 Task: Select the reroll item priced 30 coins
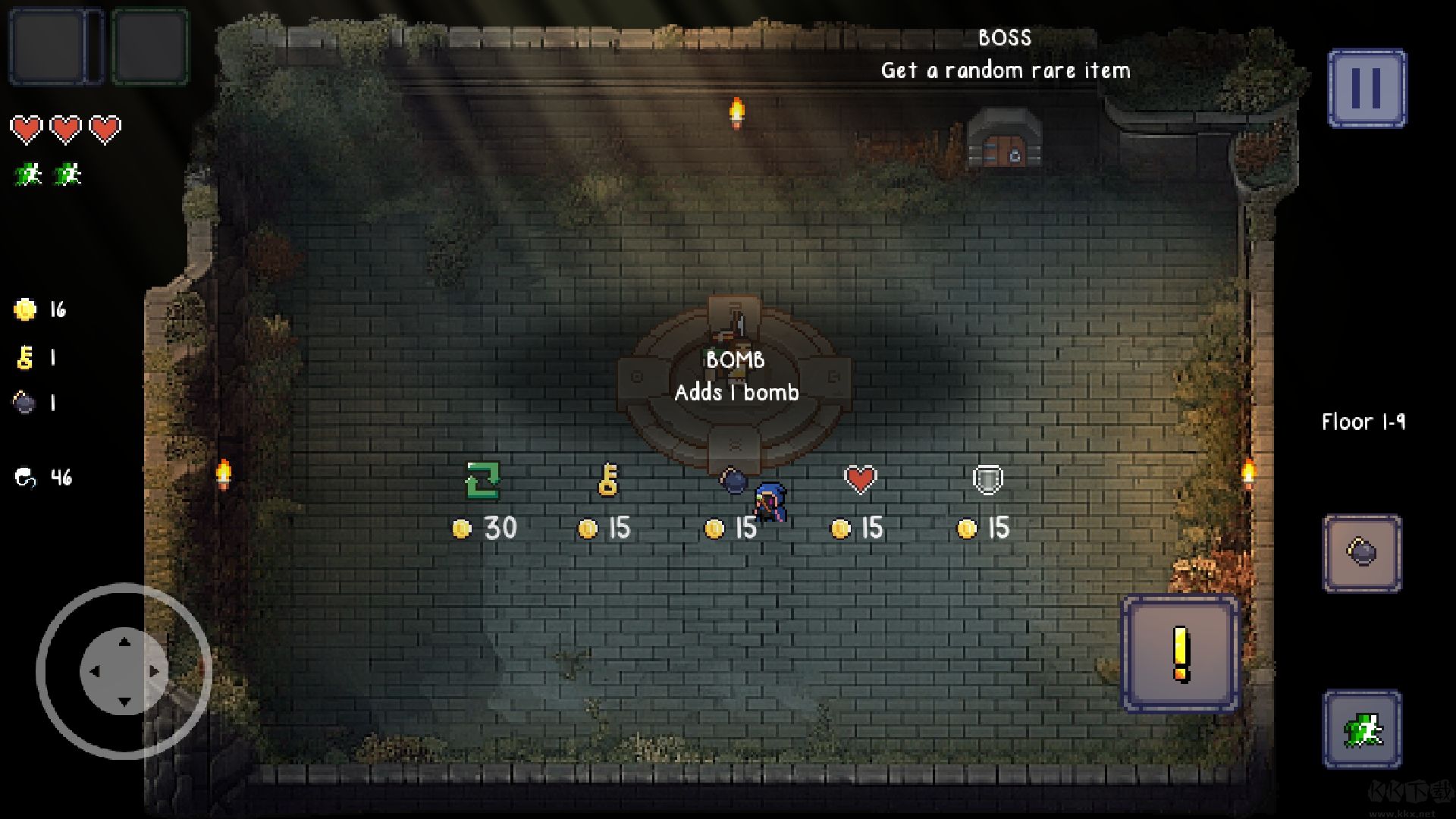coord(483,479)
